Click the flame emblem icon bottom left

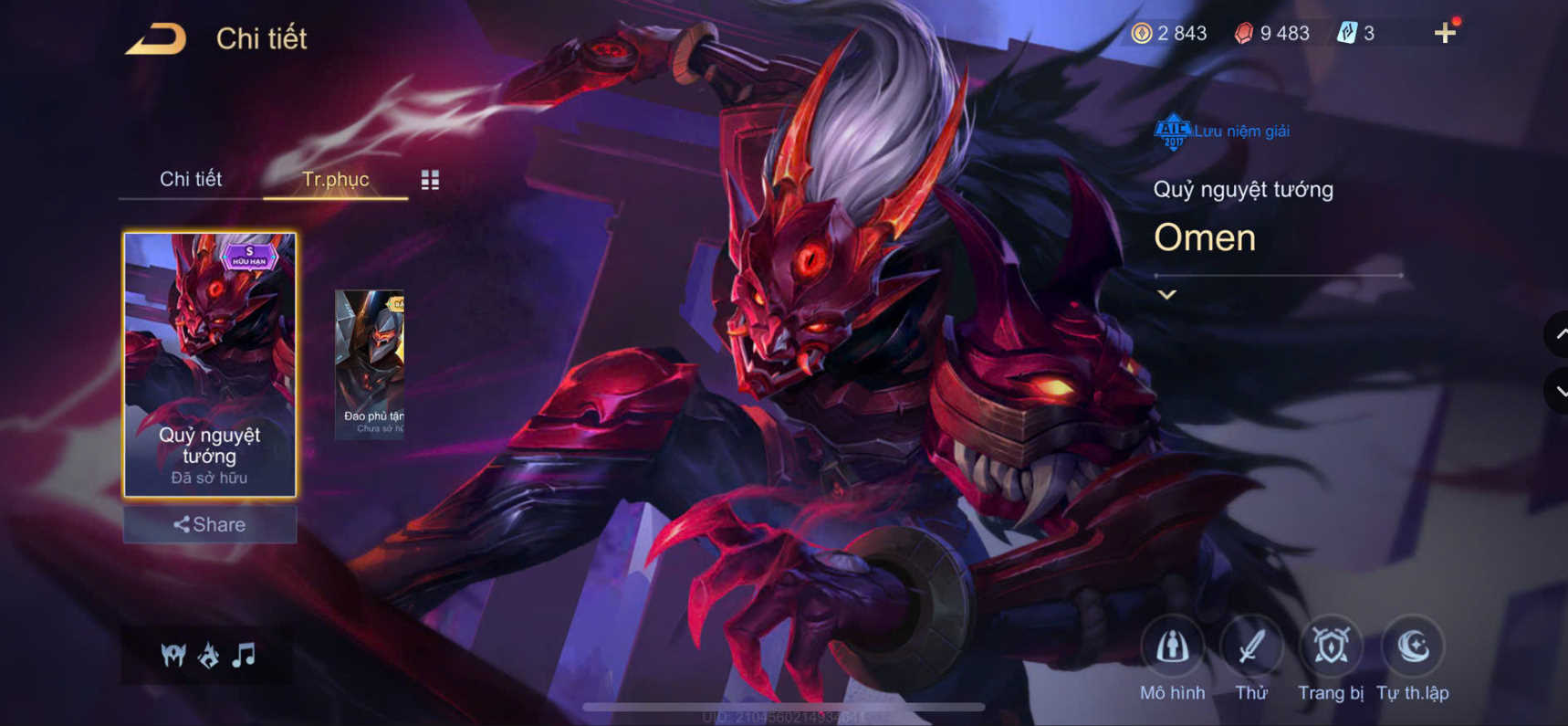[208, 655]
